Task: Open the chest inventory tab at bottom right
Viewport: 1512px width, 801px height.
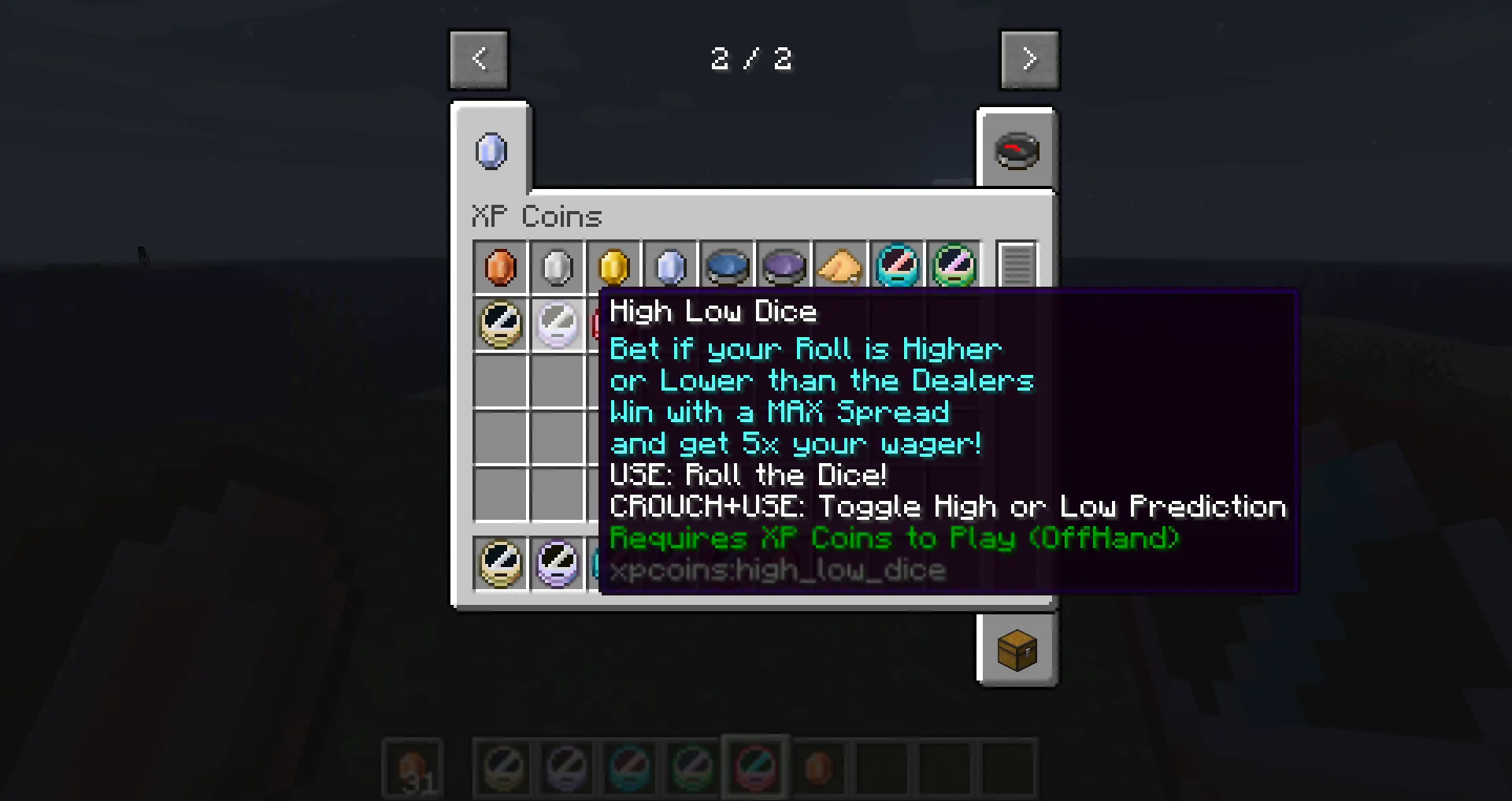Action: coord(1017,650)
